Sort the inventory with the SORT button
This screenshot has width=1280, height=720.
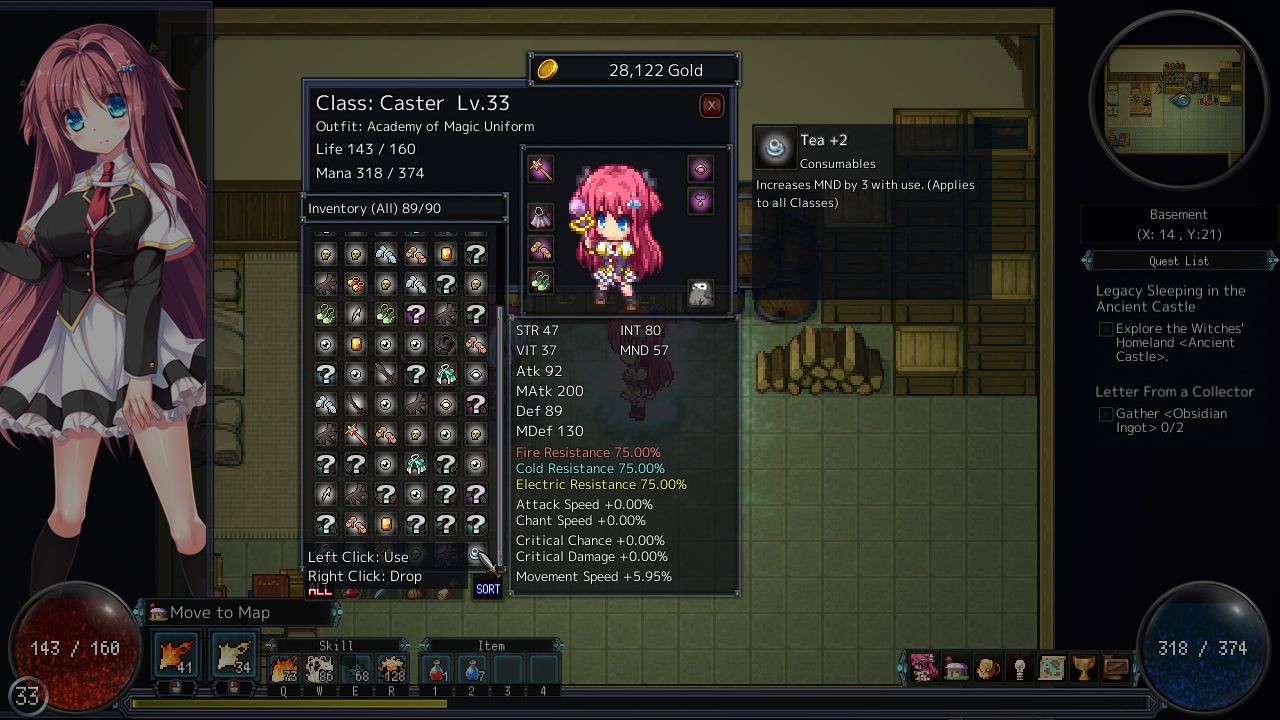(487, 589)
